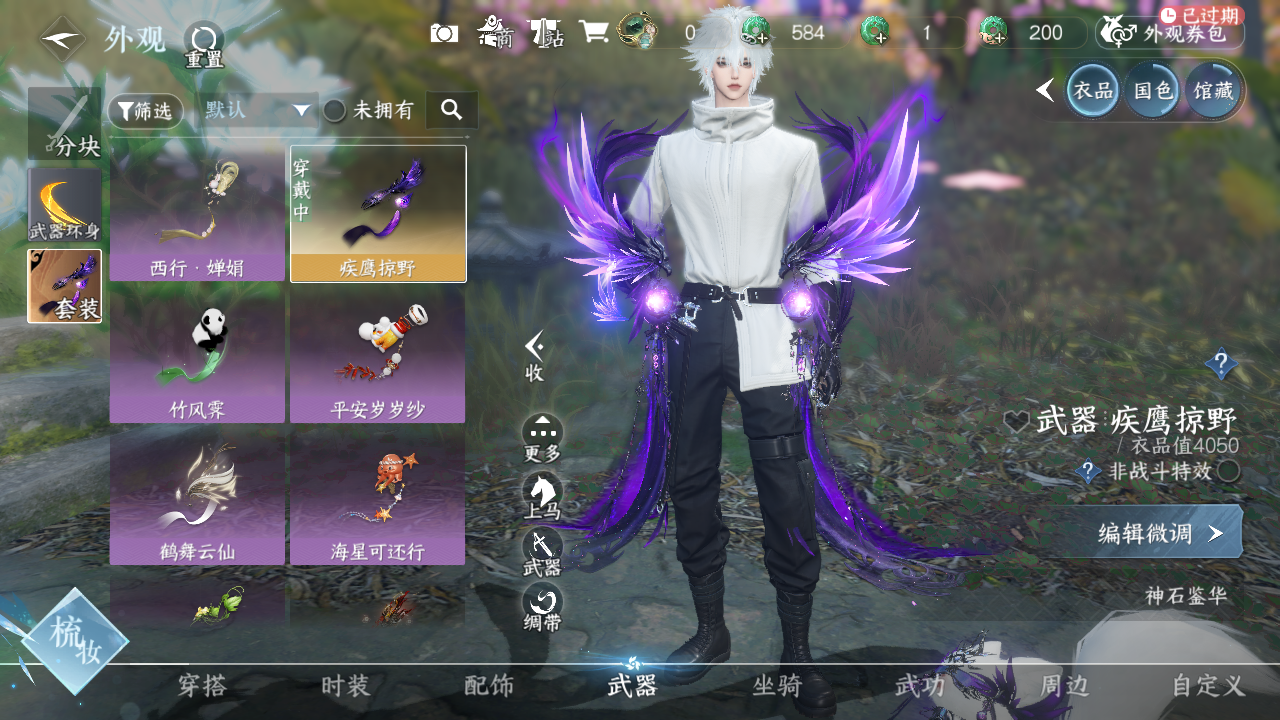Open the 武器环身 side category
This screenshot has width=1280, height=720.
click(x=65, y=205)
